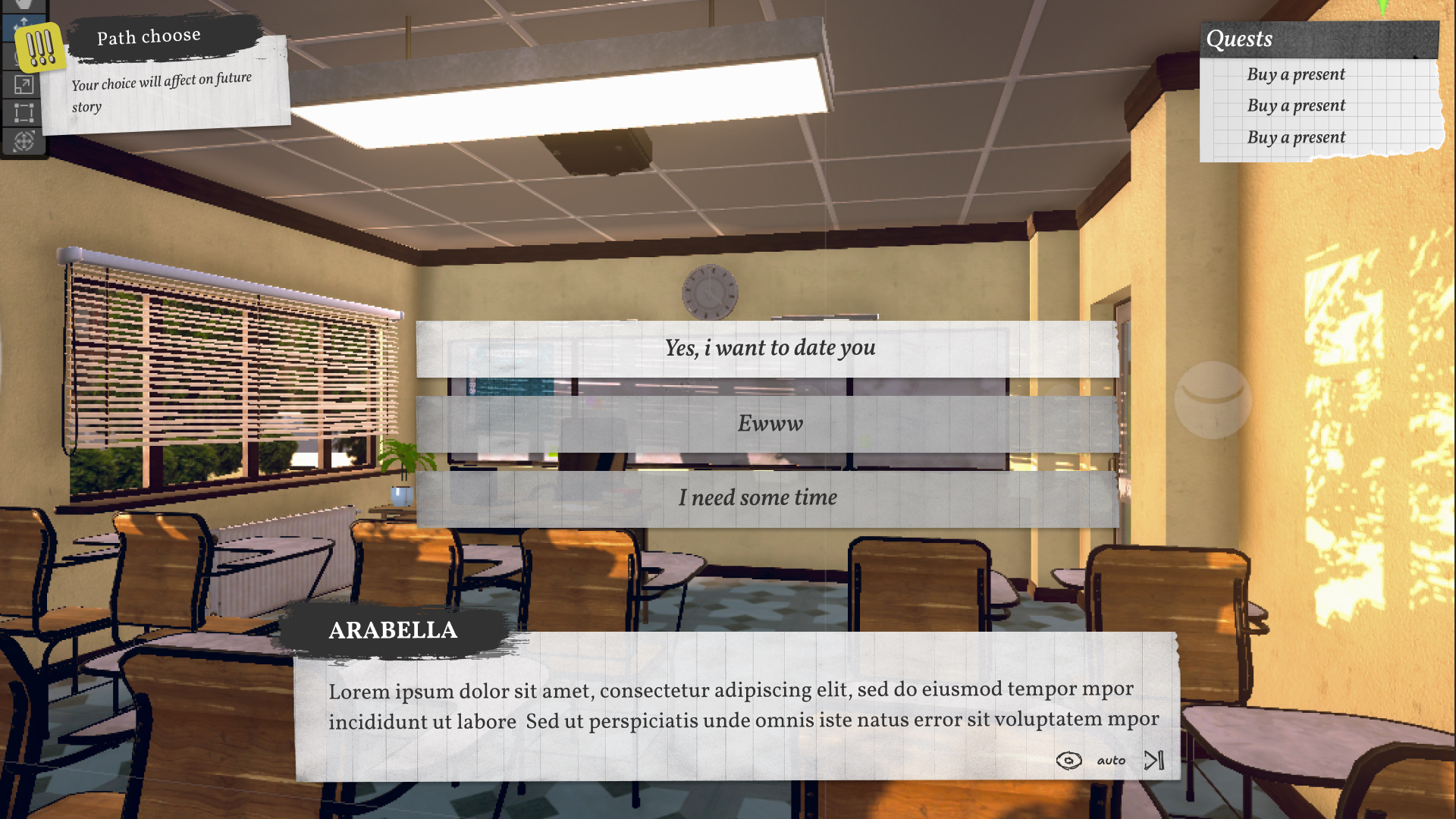Toggle the eye icon to hide the dialogue
This screenshot has width=1456, height=819.
(x=1069, y=759)
